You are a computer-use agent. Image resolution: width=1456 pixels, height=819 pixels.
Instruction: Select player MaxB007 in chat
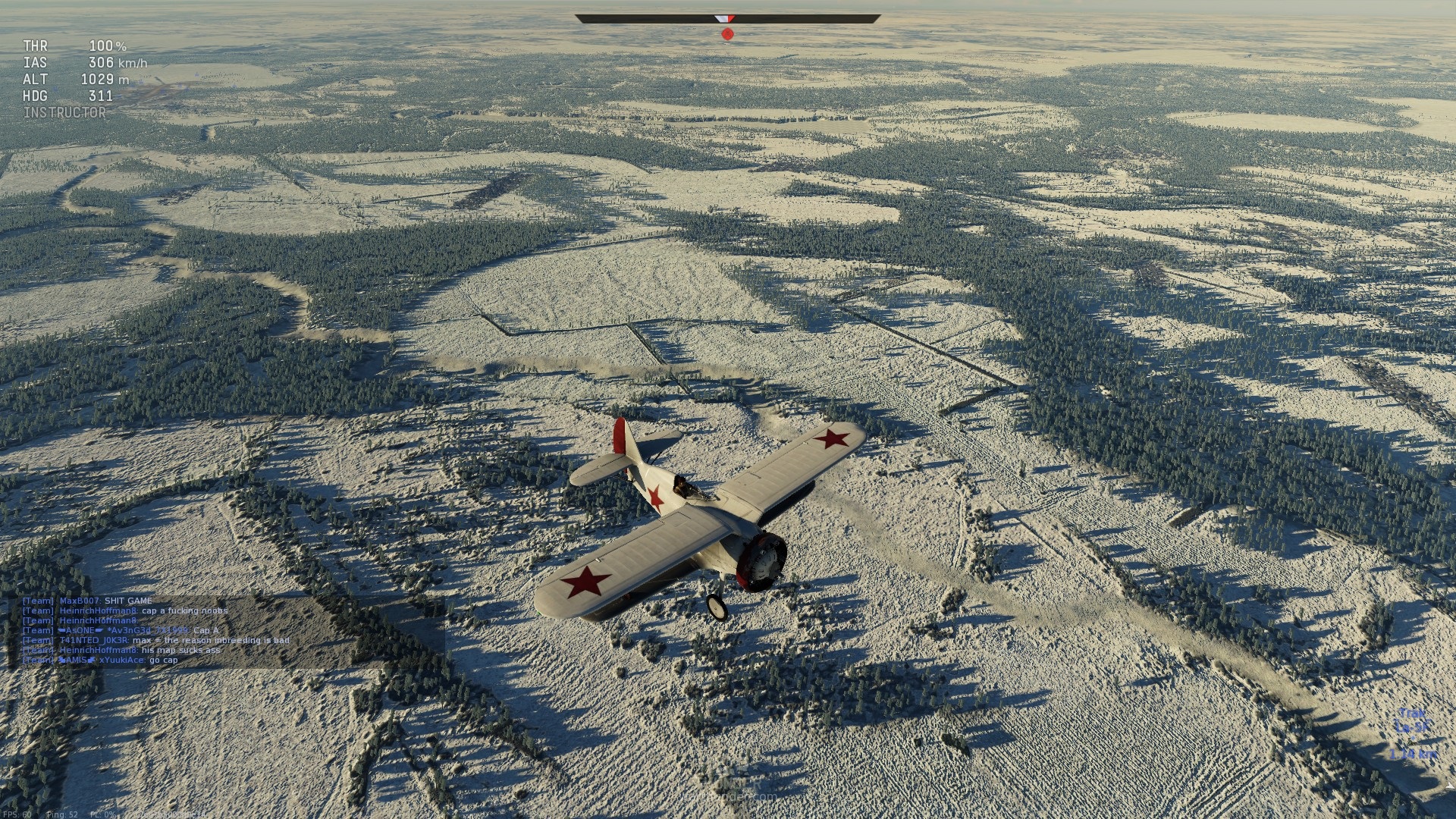tap(80, 601)
